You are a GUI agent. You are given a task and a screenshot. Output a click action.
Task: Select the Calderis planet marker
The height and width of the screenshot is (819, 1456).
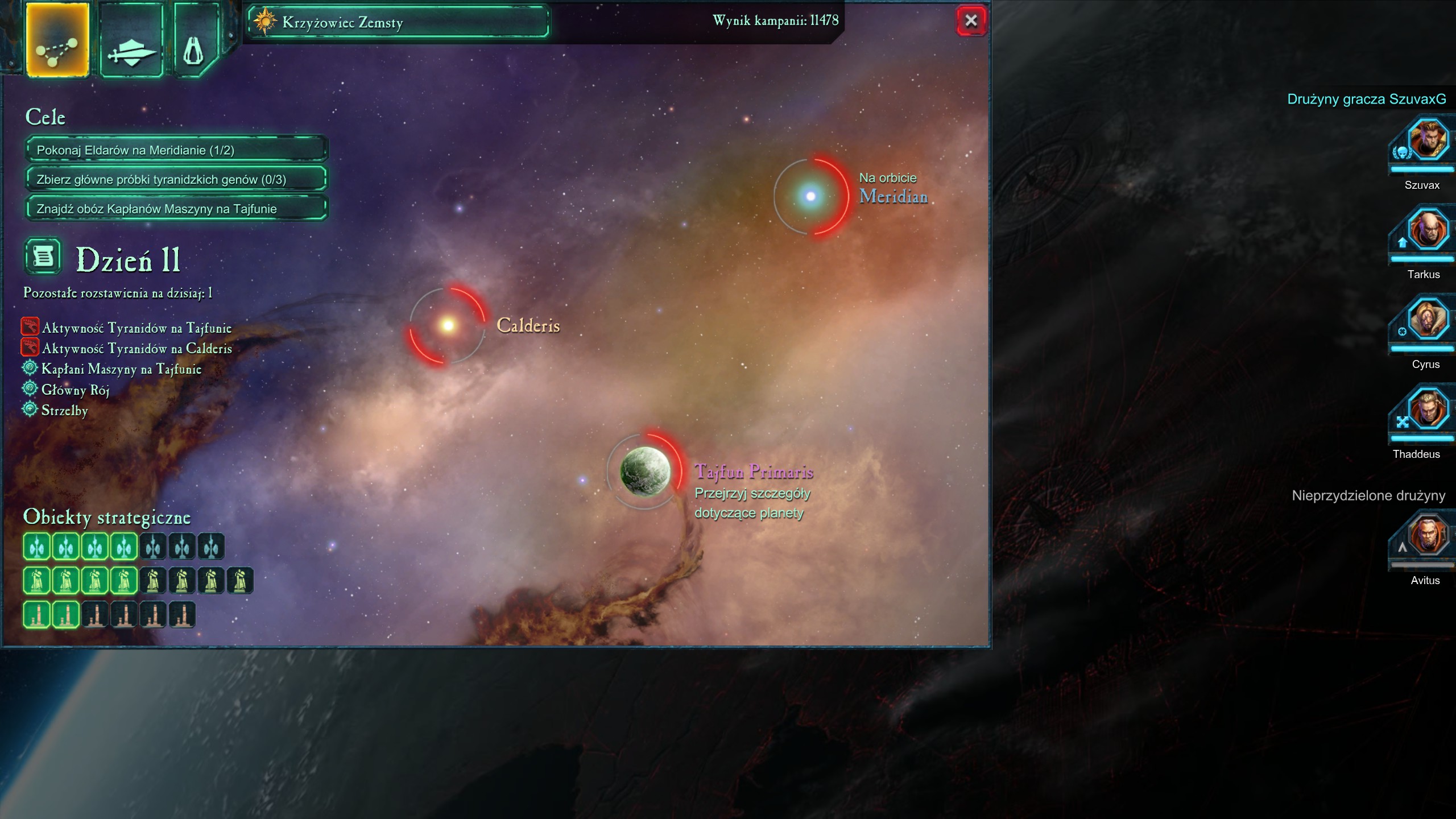click(x=448, y=325)
